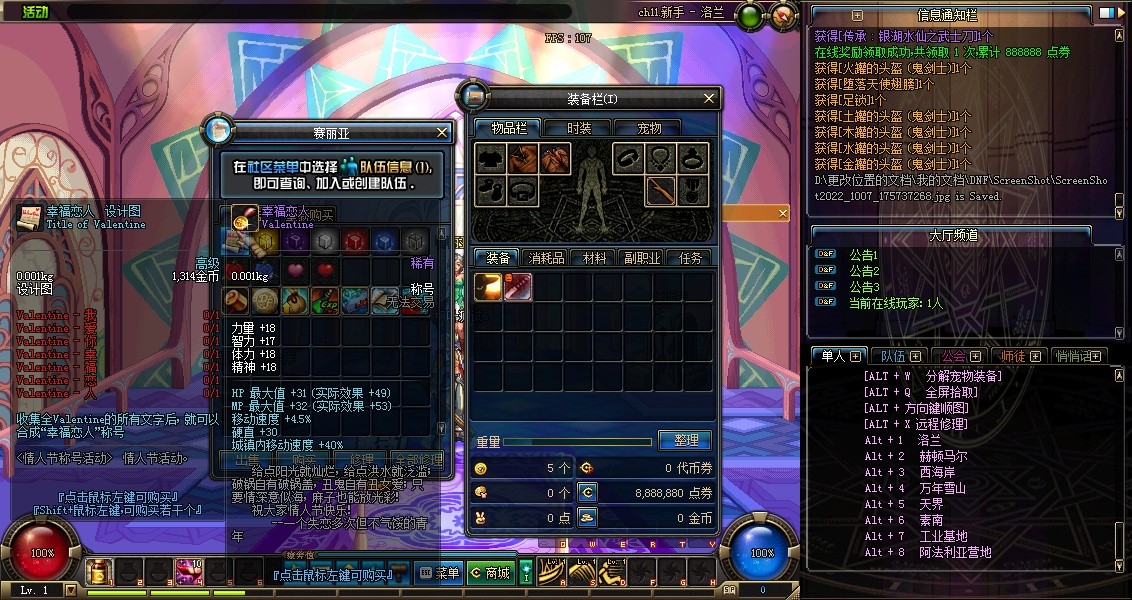Screen dimensions: 1132x600
Task: Open the 副职业 inventory category
Action: coord(641,258)
